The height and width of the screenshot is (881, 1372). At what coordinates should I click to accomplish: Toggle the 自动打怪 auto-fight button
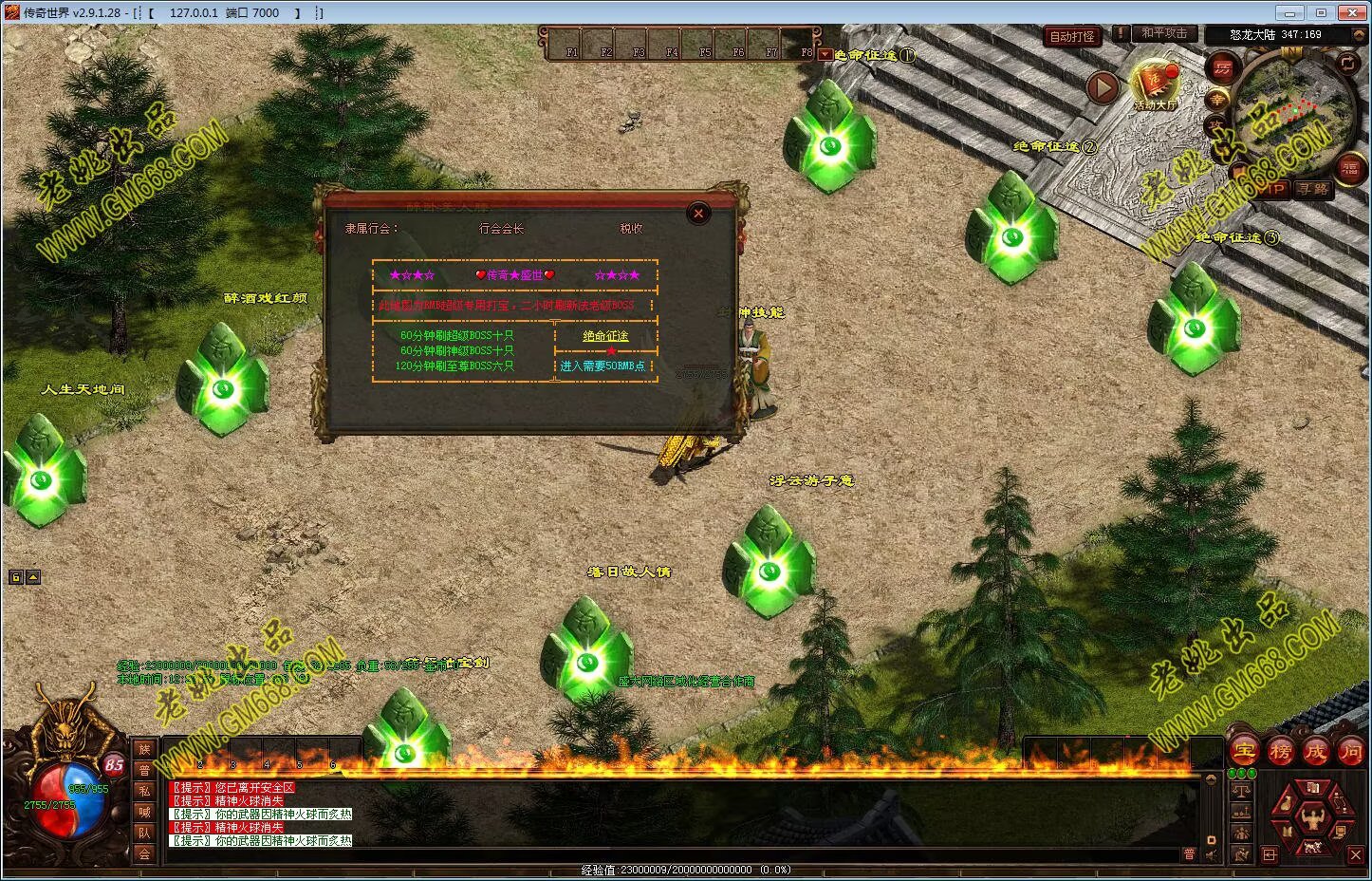tap(1072, 37)
